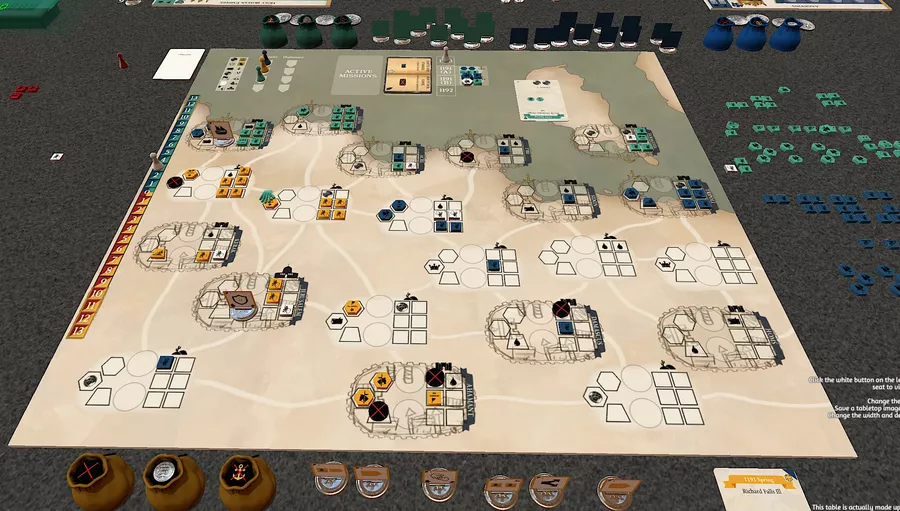Select the pawn standing on the score track
This screenshot has width=900, height=511.
pos(153,160)
